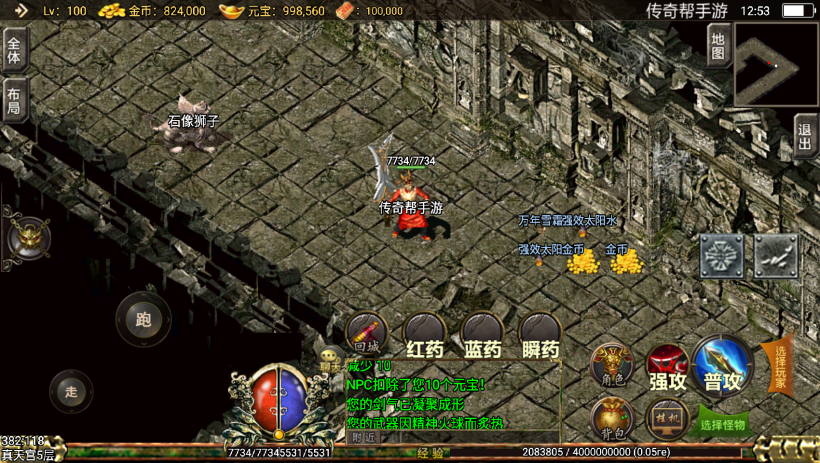
Task: Click the golden helmet icon on left edge
Action: coord(28,237)
